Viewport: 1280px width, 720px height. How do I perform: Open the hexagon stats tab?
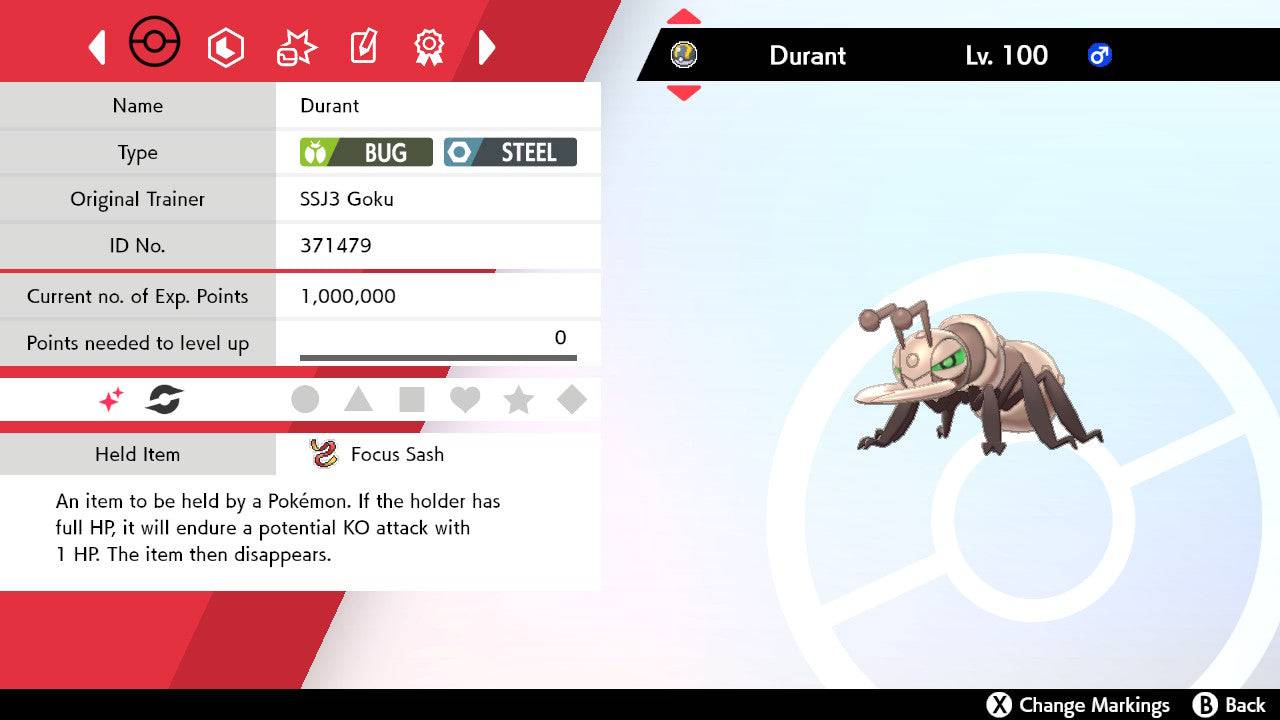coord(225,47)
